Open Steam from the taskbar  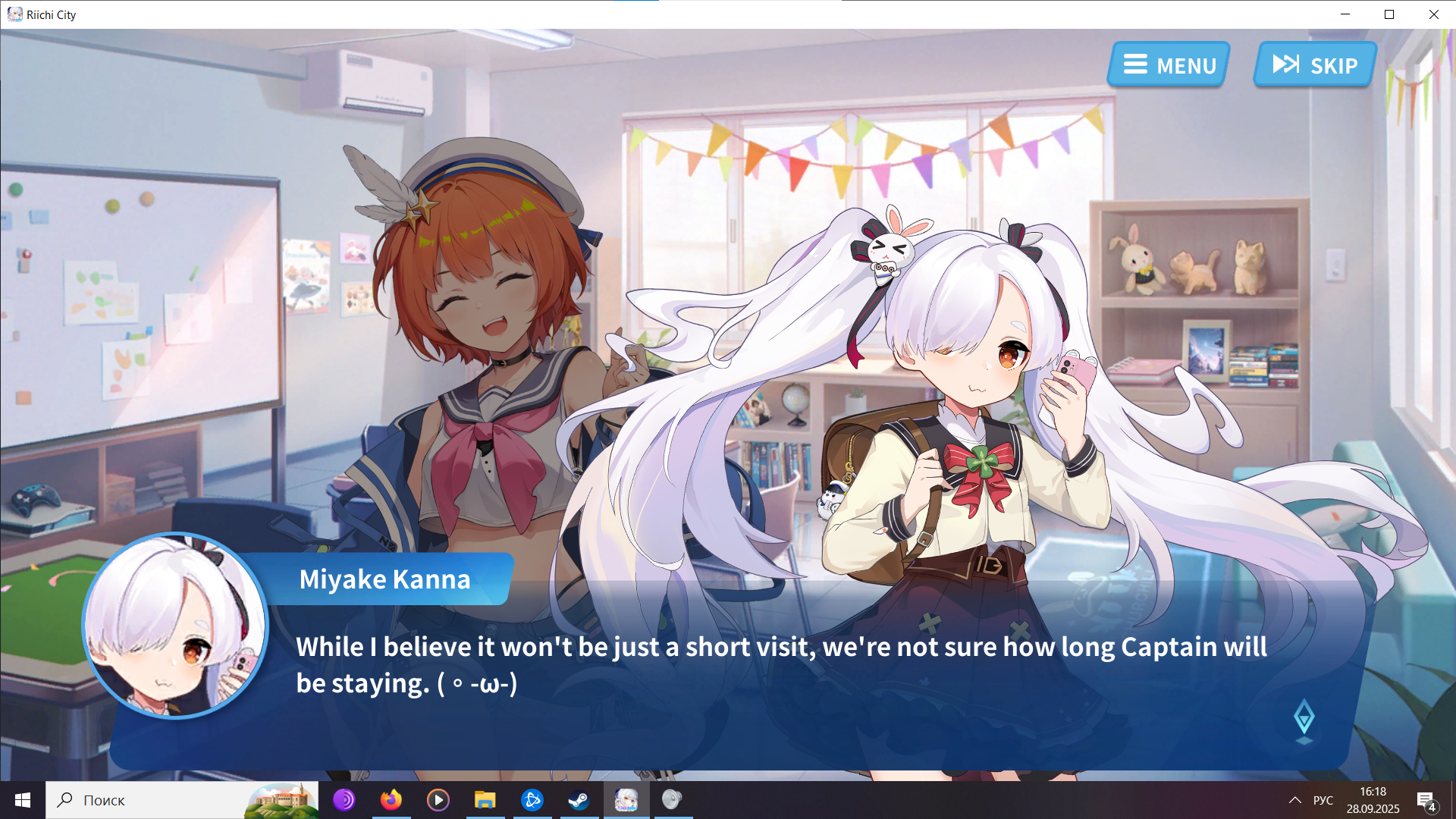[x=579, y=799]
